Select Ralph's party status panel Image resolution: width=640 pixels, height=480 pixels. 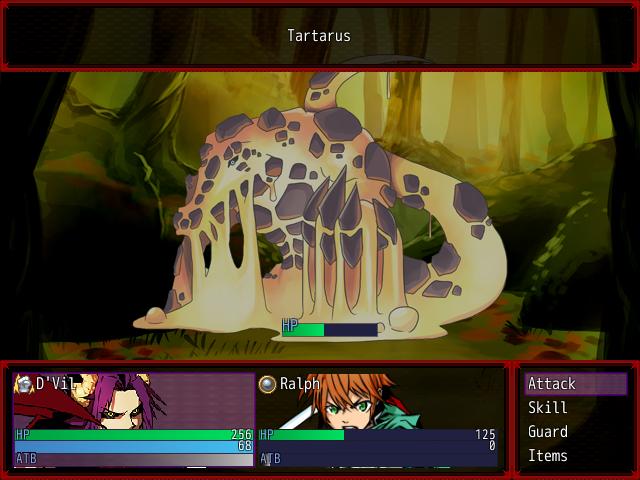[x=378, y=420]
